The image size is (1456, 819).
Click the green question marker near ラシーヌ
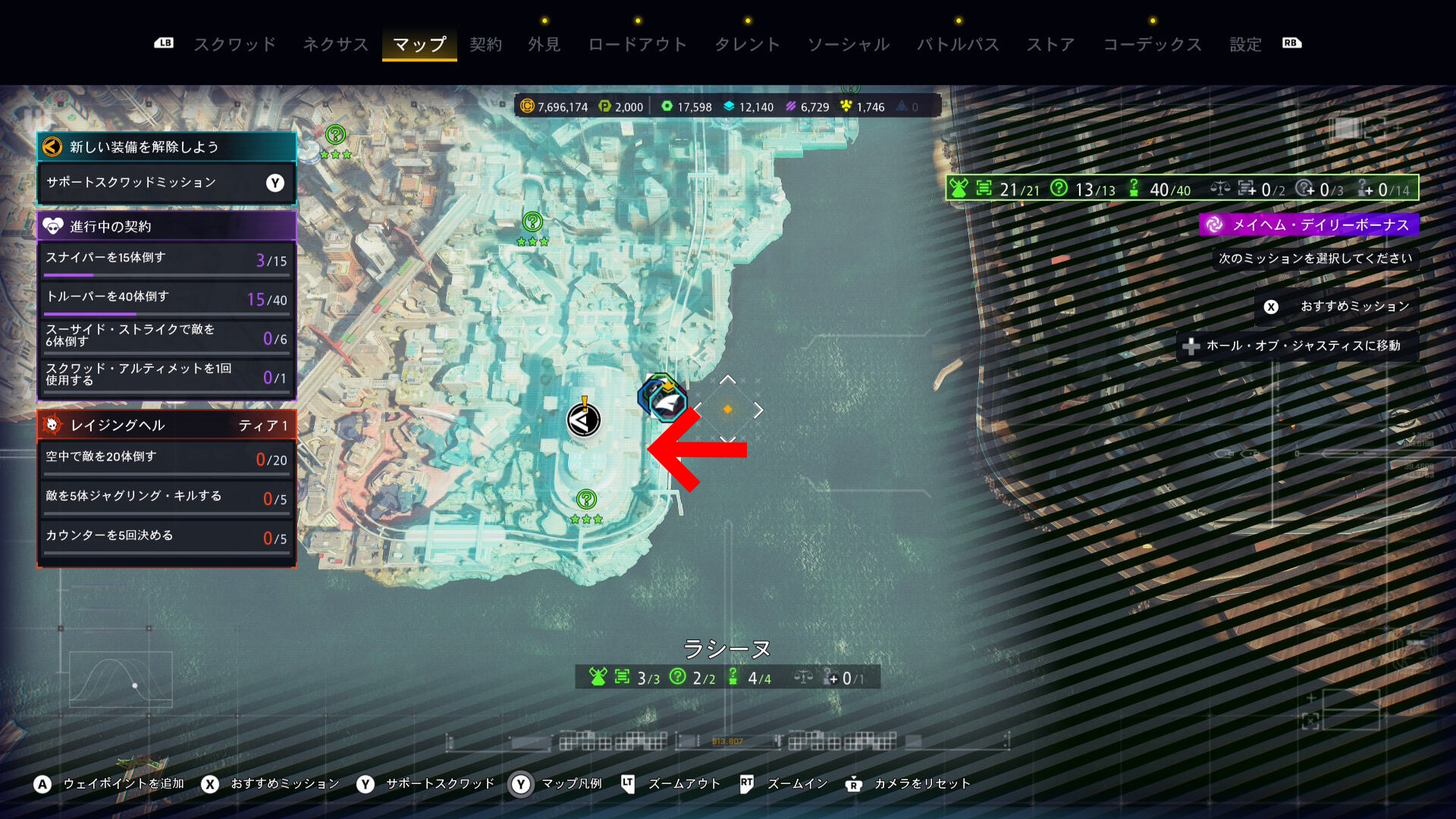586,500
